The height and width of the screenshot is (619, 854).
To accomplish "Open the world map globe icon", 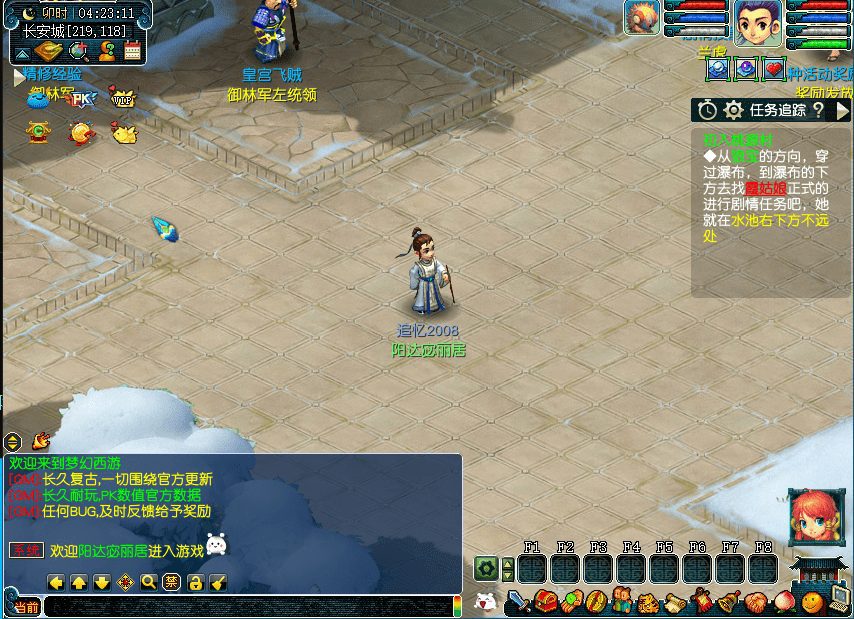I will 79,51.
